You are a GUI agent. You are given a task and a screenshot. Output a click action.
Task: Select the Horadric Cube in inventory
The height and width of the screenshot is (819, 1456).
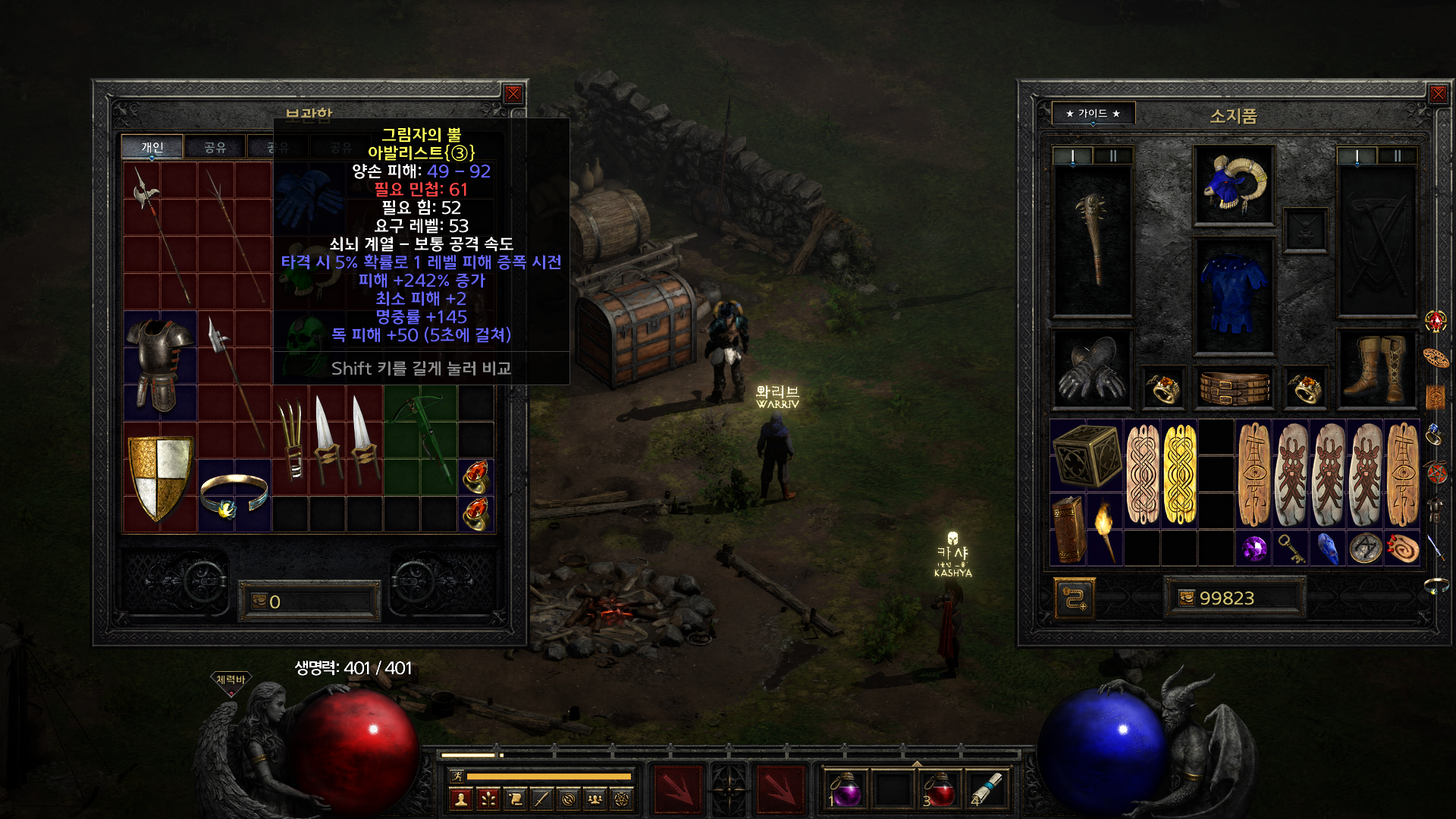1087,455
